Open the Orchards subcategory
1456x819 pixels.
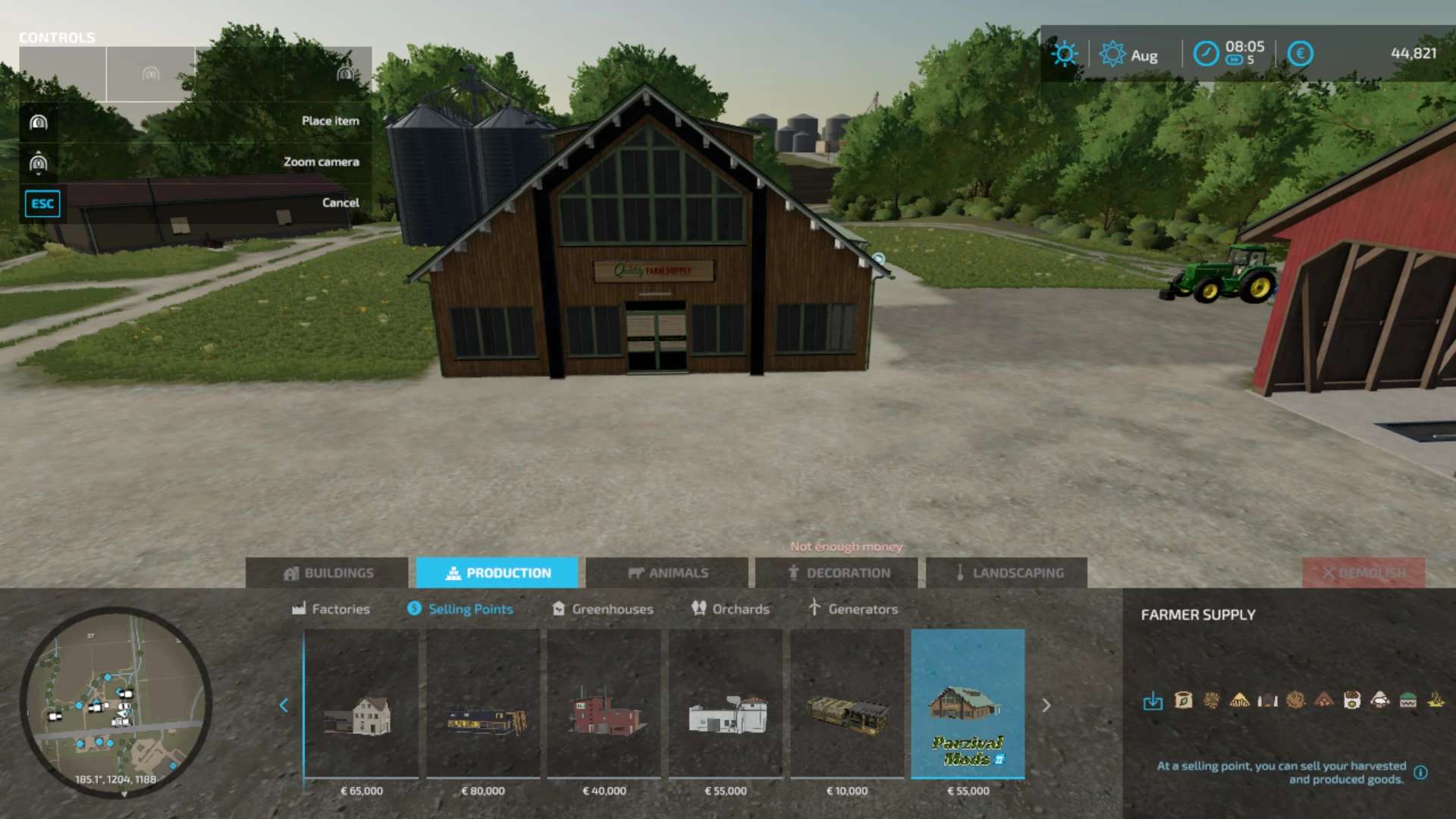[730, 609]
